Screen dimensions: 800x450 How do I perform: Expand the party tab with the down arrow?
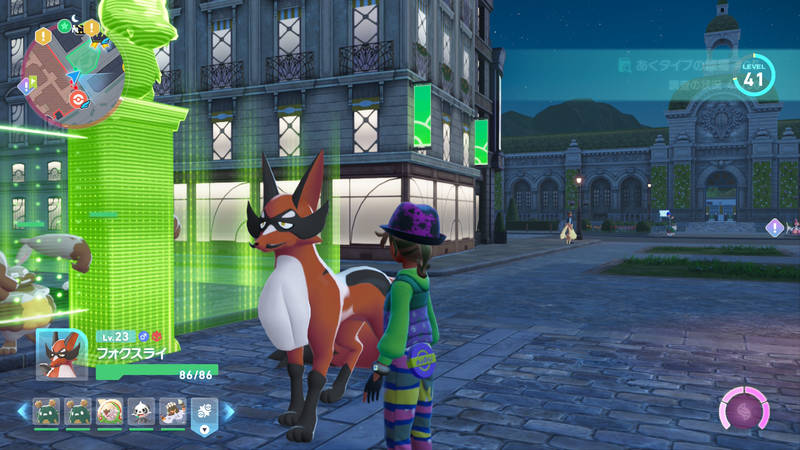point(204,431)
